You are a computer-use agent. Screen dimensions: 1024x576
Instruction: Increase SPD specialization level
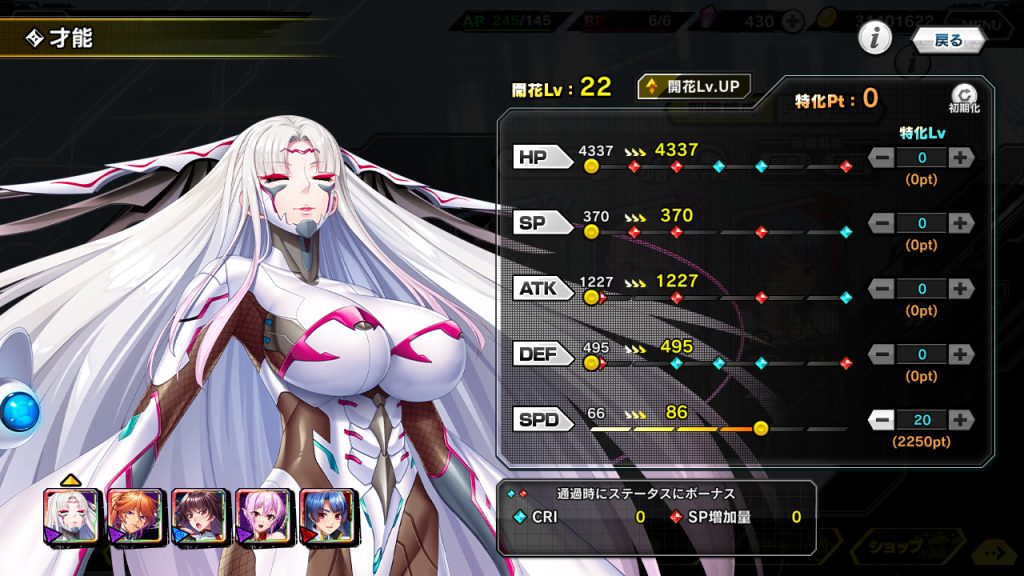pos(960,420)
